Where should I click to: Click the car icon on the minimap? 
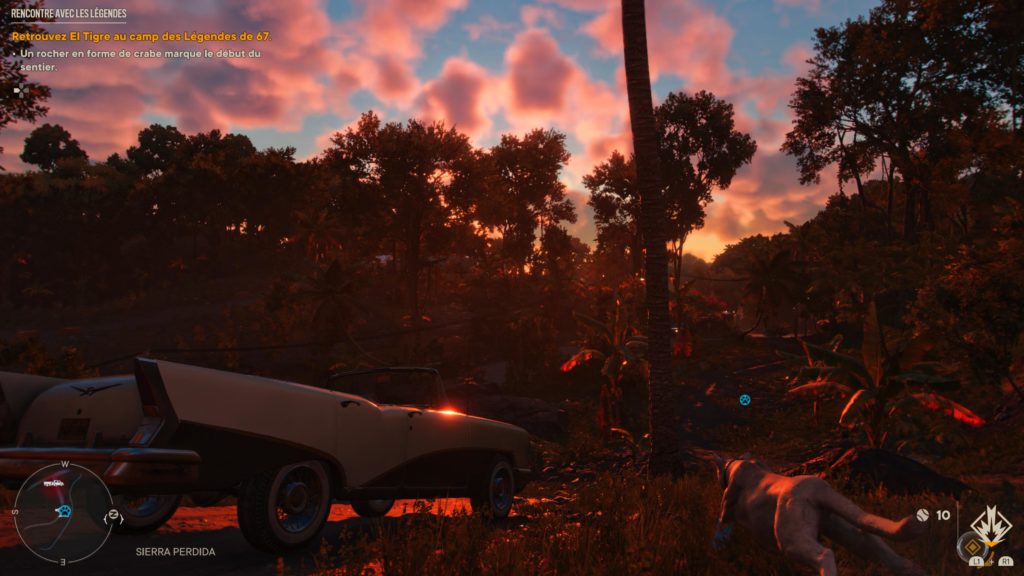54,484
